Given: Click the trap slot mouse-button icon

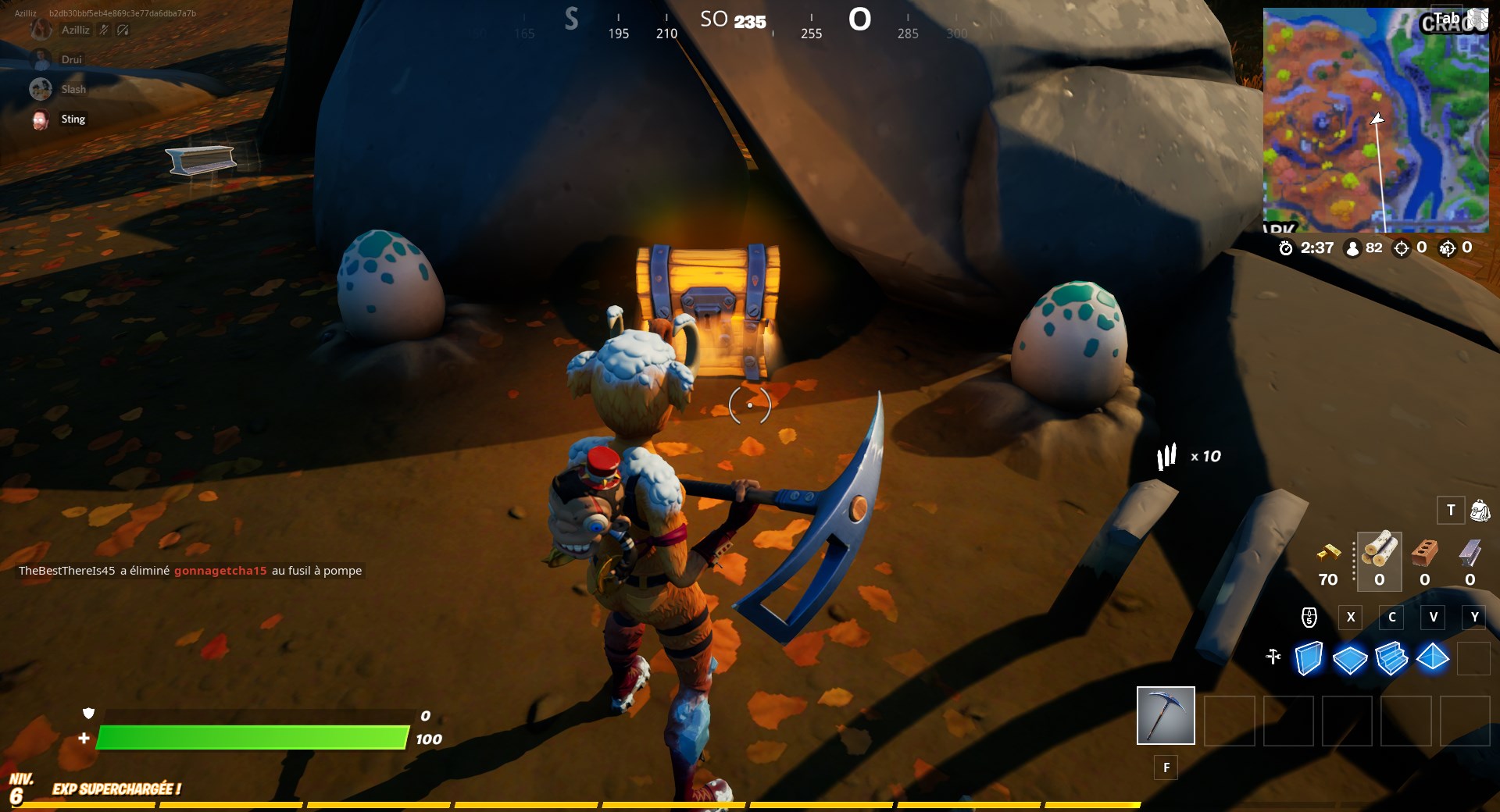Looking at the screenshot, I should coord(1309,617).
